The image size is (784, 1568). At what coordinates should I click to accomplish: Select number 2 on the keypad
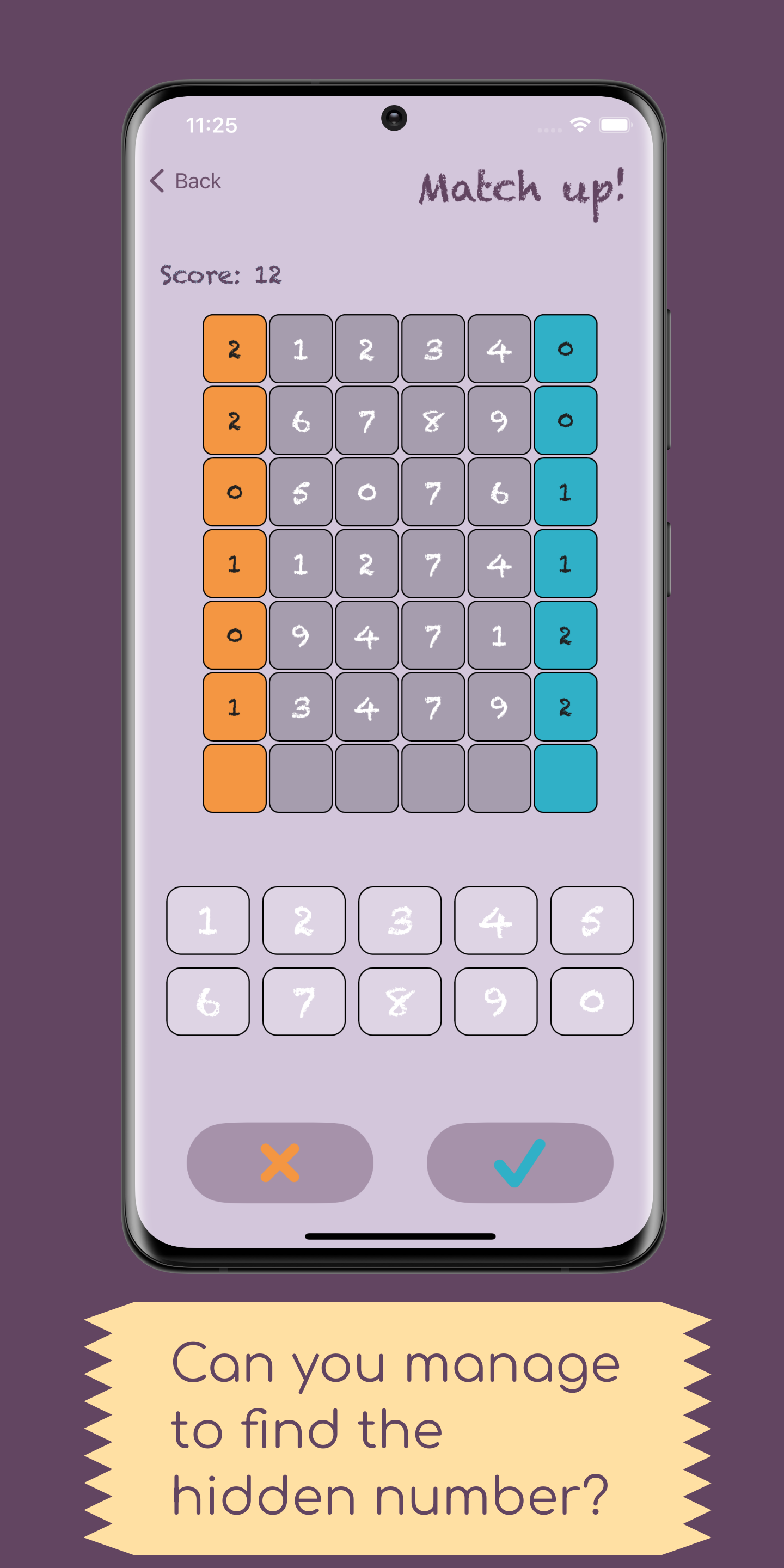pyautogui.click(x=303, y=920)
